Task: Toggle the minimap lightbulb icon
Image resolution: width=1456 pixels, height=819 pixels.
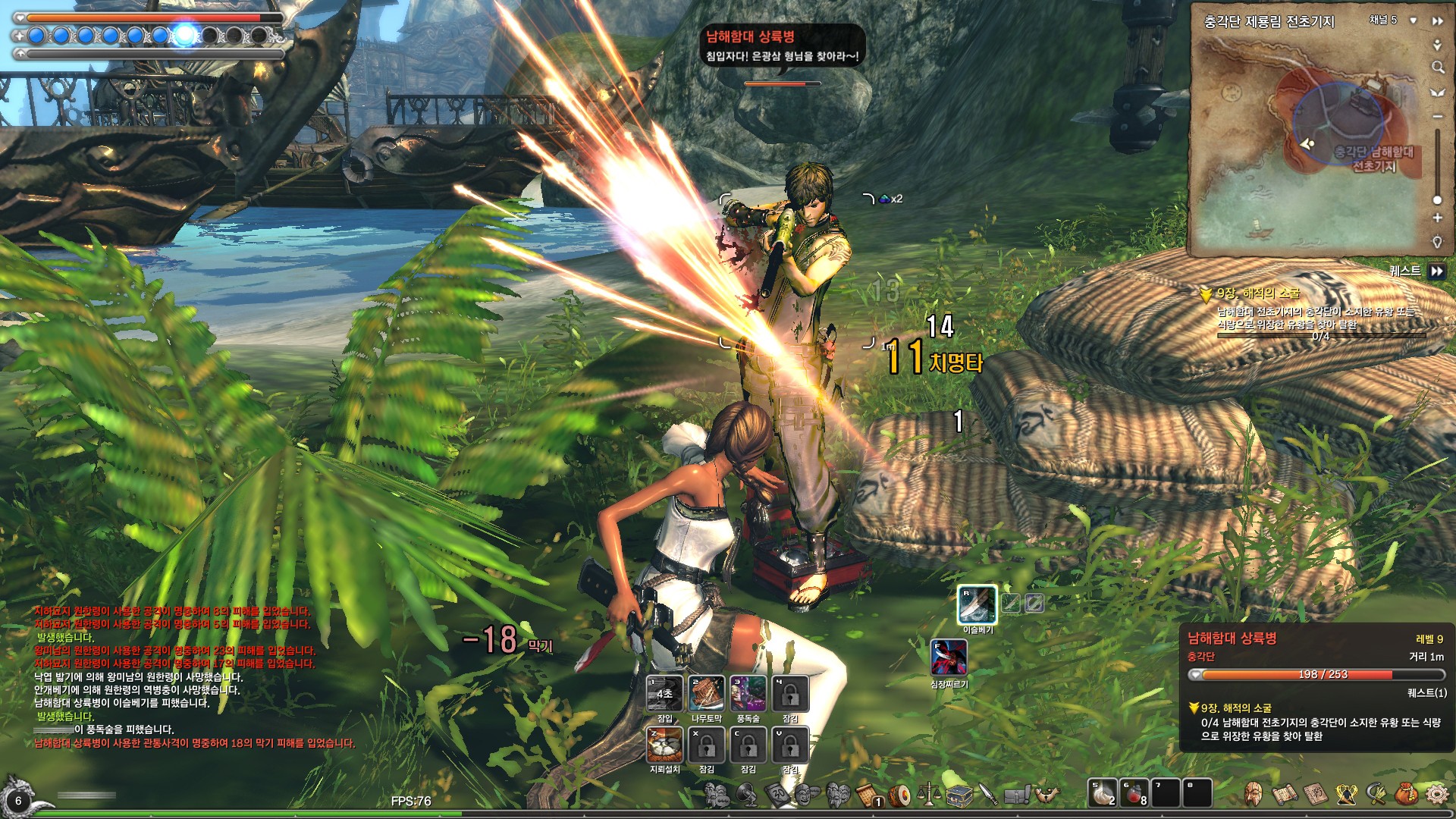Action: coord(1437,242)
